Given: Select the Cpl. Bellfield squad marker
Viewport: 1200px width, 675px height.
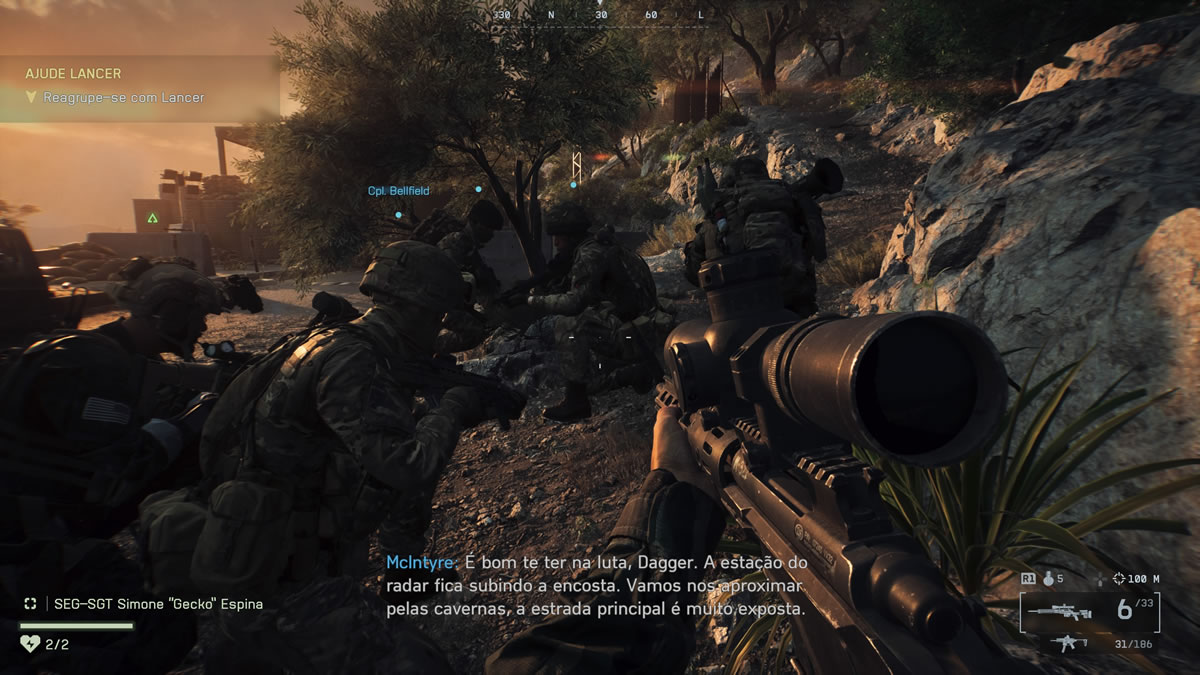Looking at the screenshot, I should (x=398, y=191).
